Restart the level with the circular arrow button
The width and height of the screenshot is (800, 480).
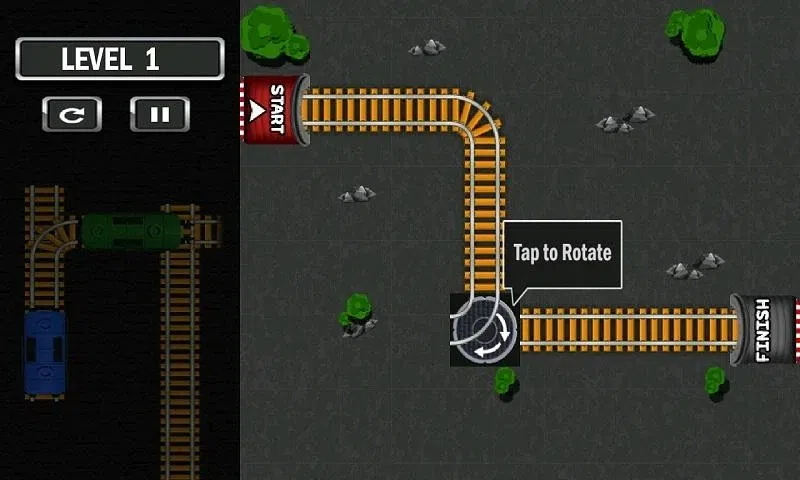click(71, 114)
